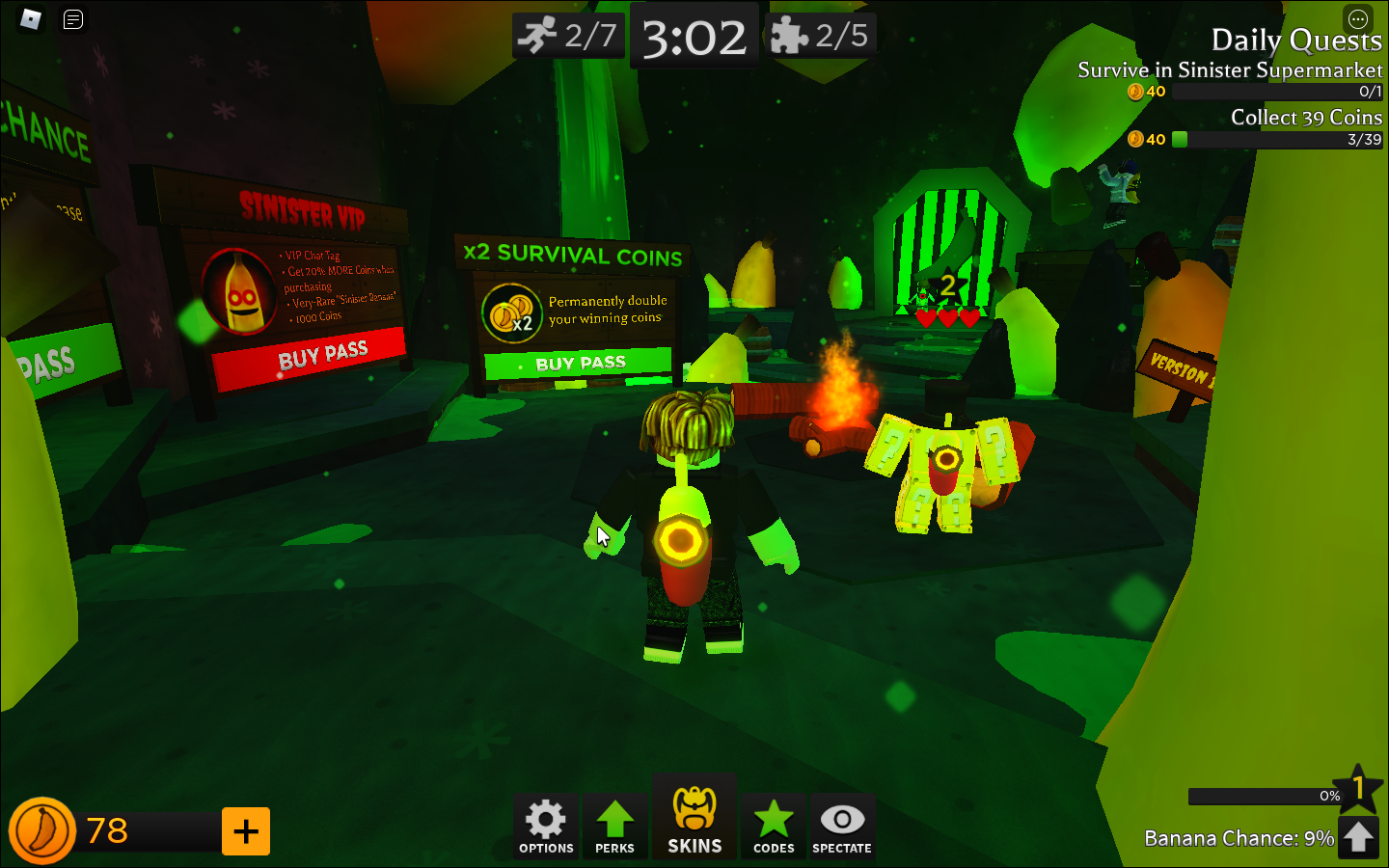
Task: Open the ellipsis menu in top-right corner
Action: (1358, 18)
